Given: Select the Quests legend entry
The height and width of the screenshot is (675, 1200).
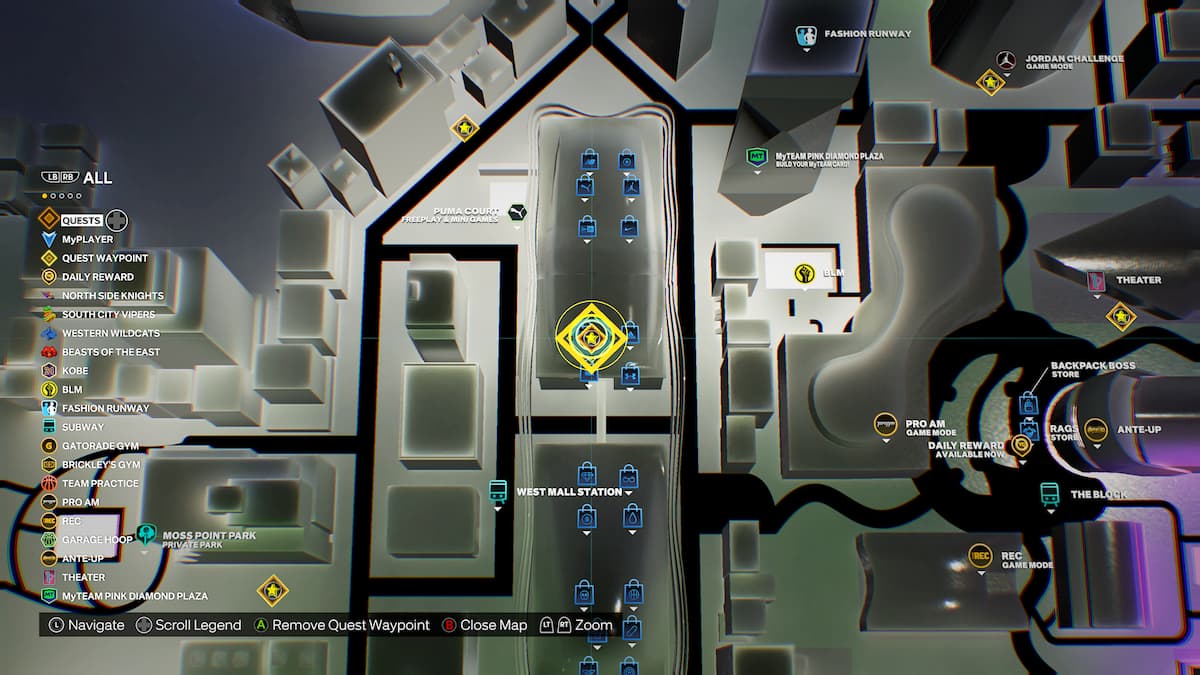Looking at the screenshot, I should coord(80,220).
